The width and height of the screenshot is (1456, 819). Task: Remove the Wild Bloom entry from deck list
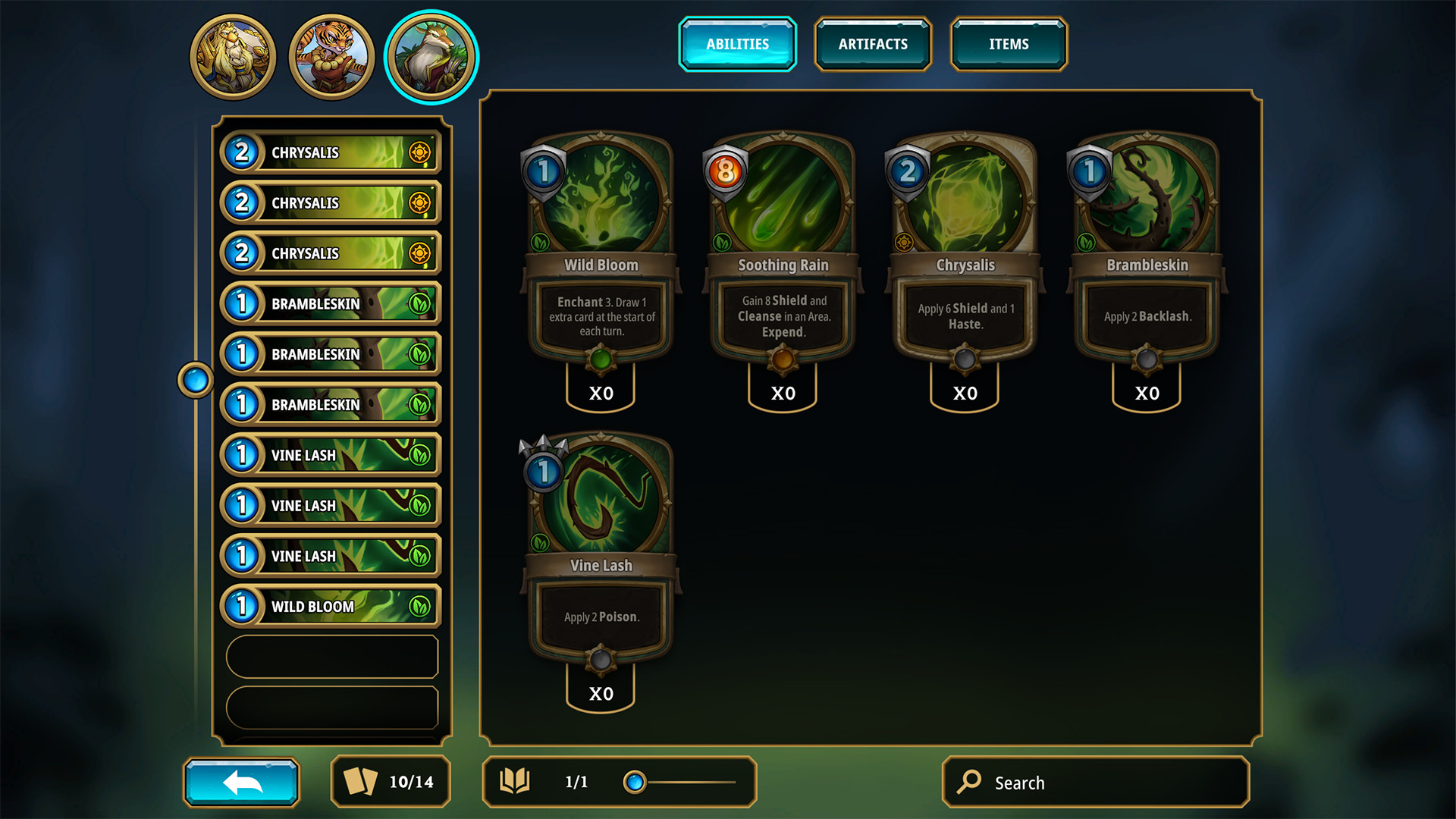331,607
